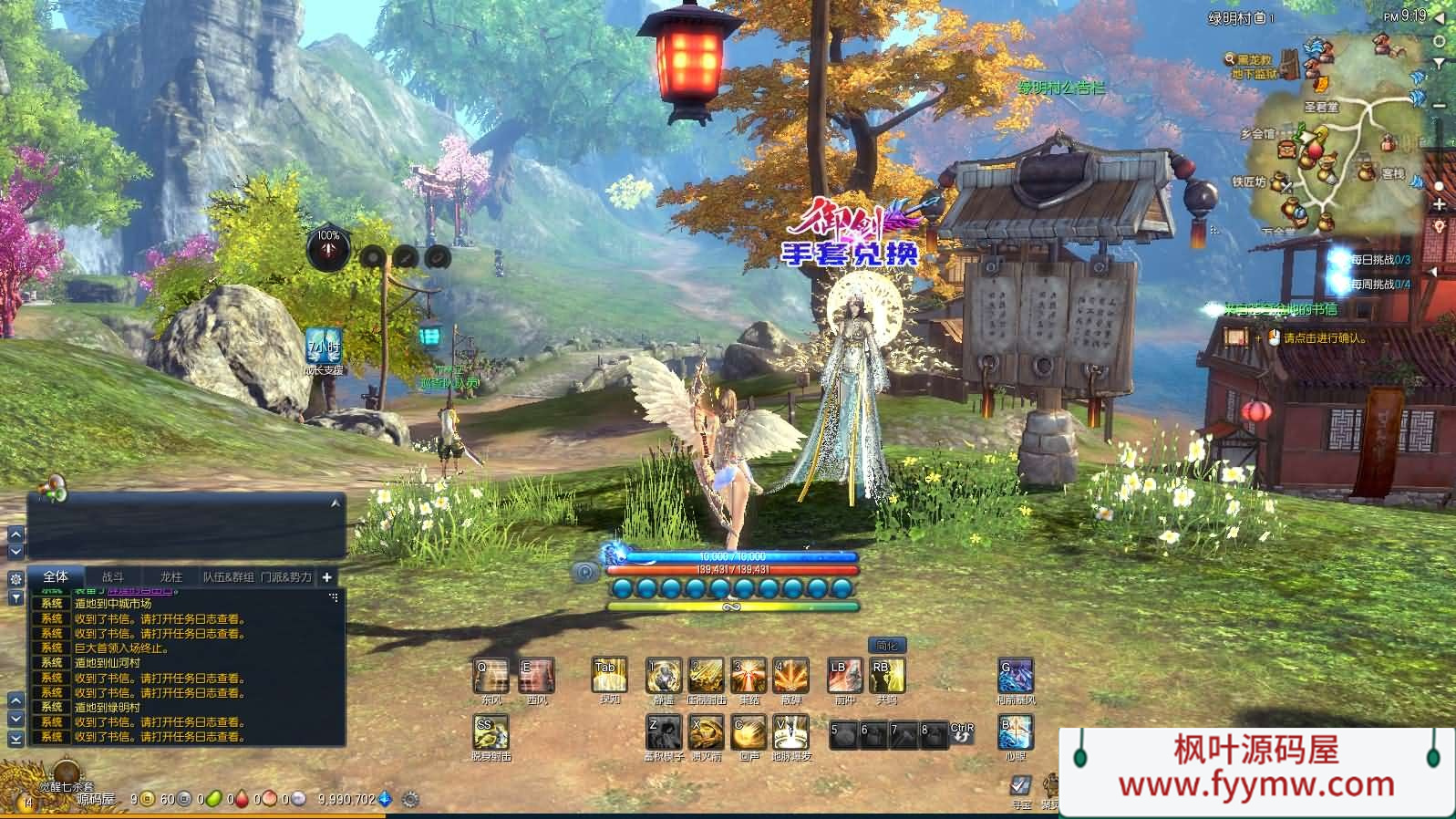
Task: Add a new chat tab with plus button
Action: (326, 576)
